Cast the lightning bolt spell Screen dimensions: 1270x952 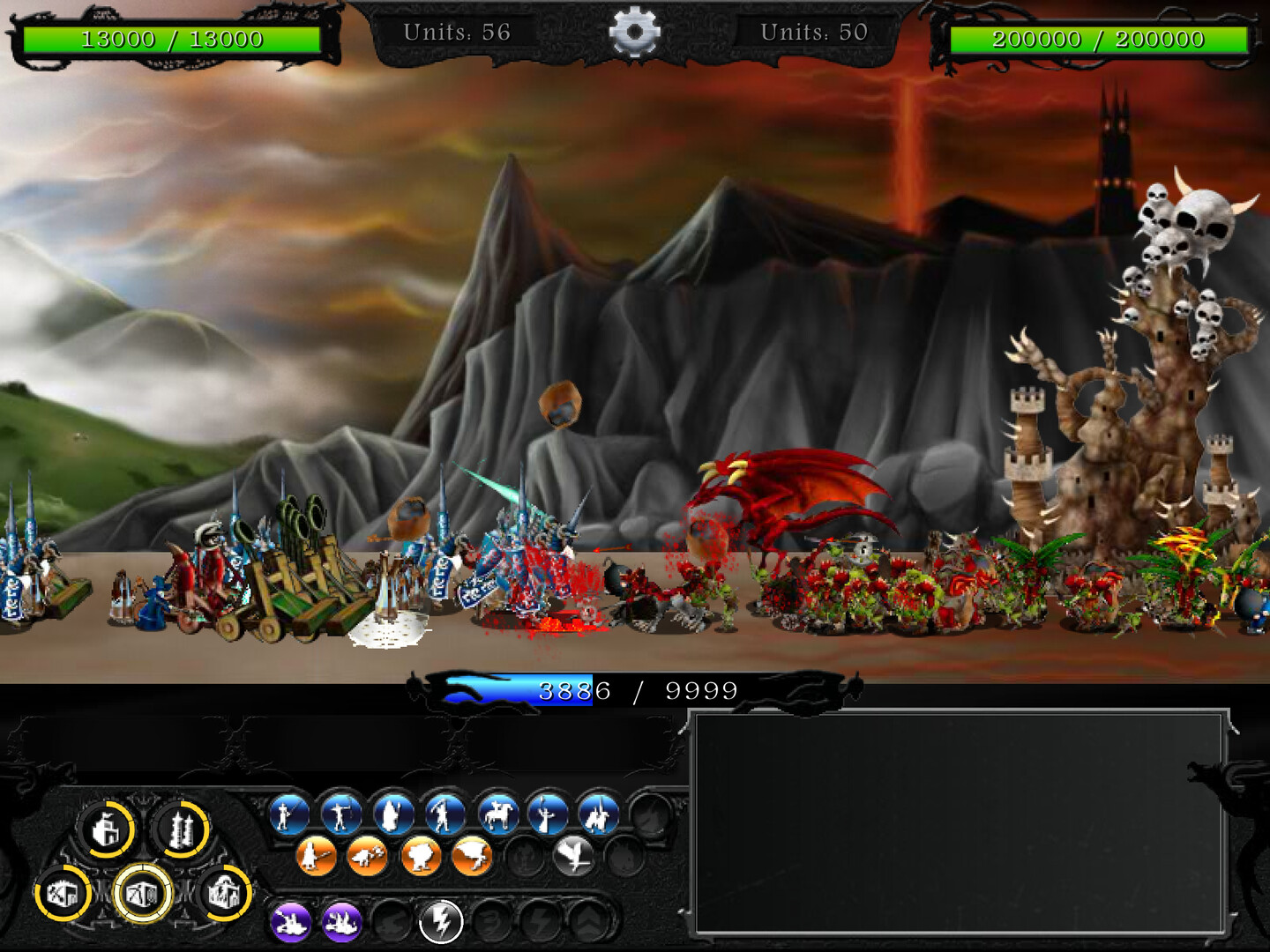[441, 923]
